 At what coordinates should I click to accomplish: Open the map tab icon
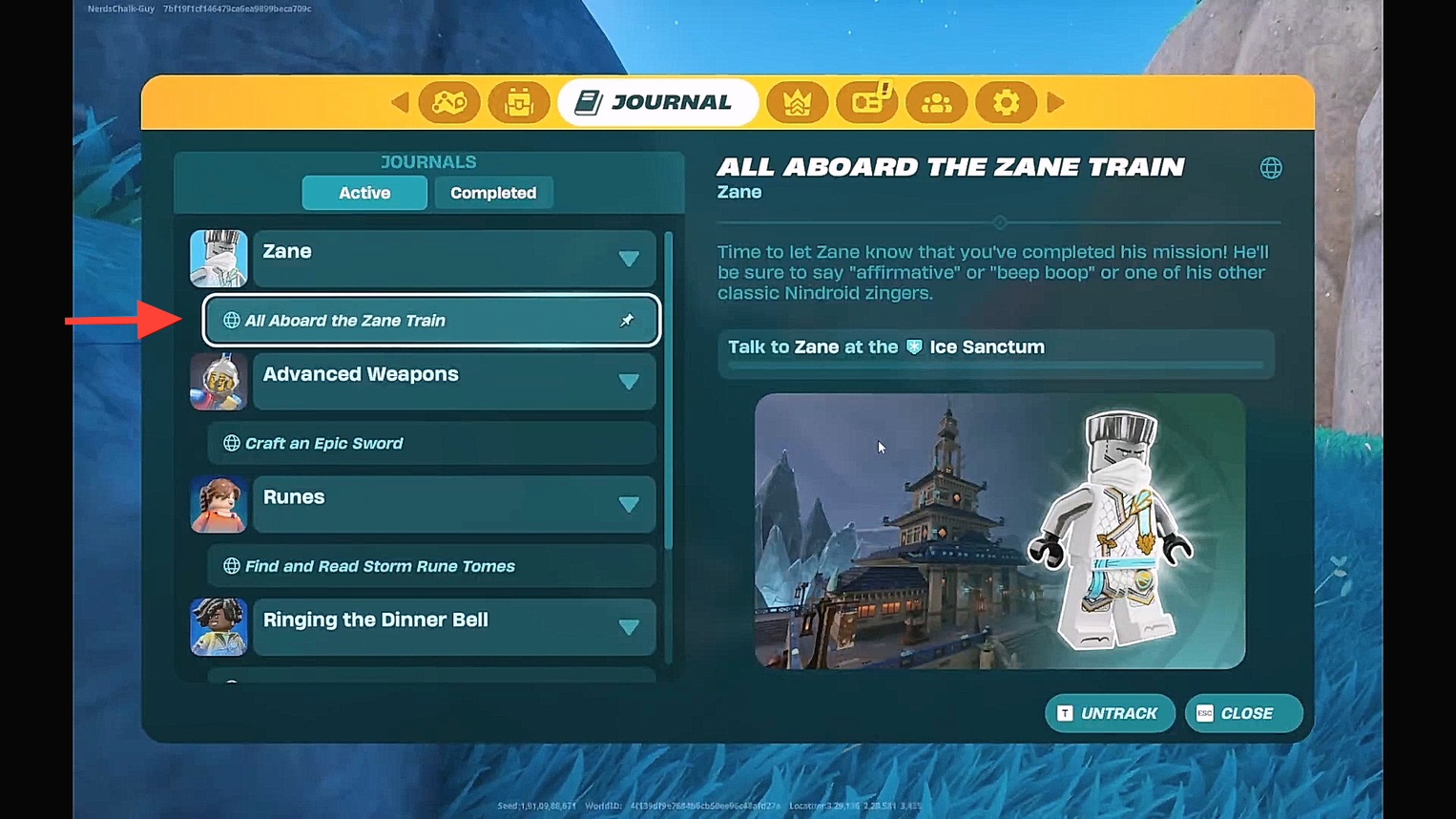(x=448, y=102)
